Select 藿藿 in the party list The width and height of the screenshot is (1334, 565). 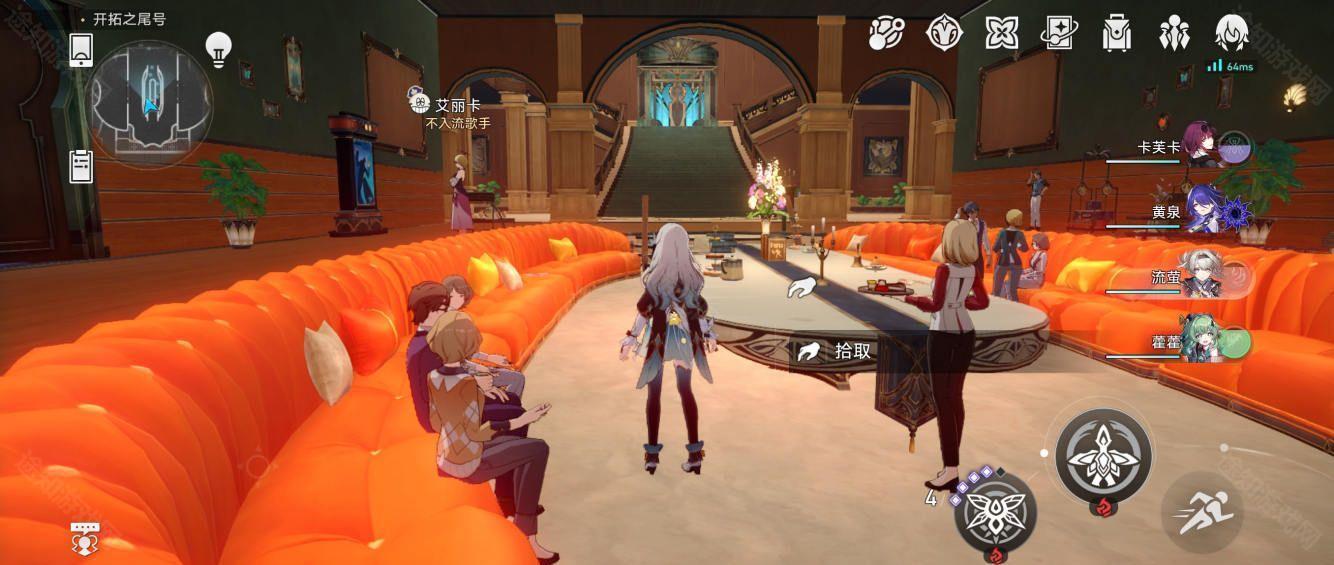[x=1200, y=342]
